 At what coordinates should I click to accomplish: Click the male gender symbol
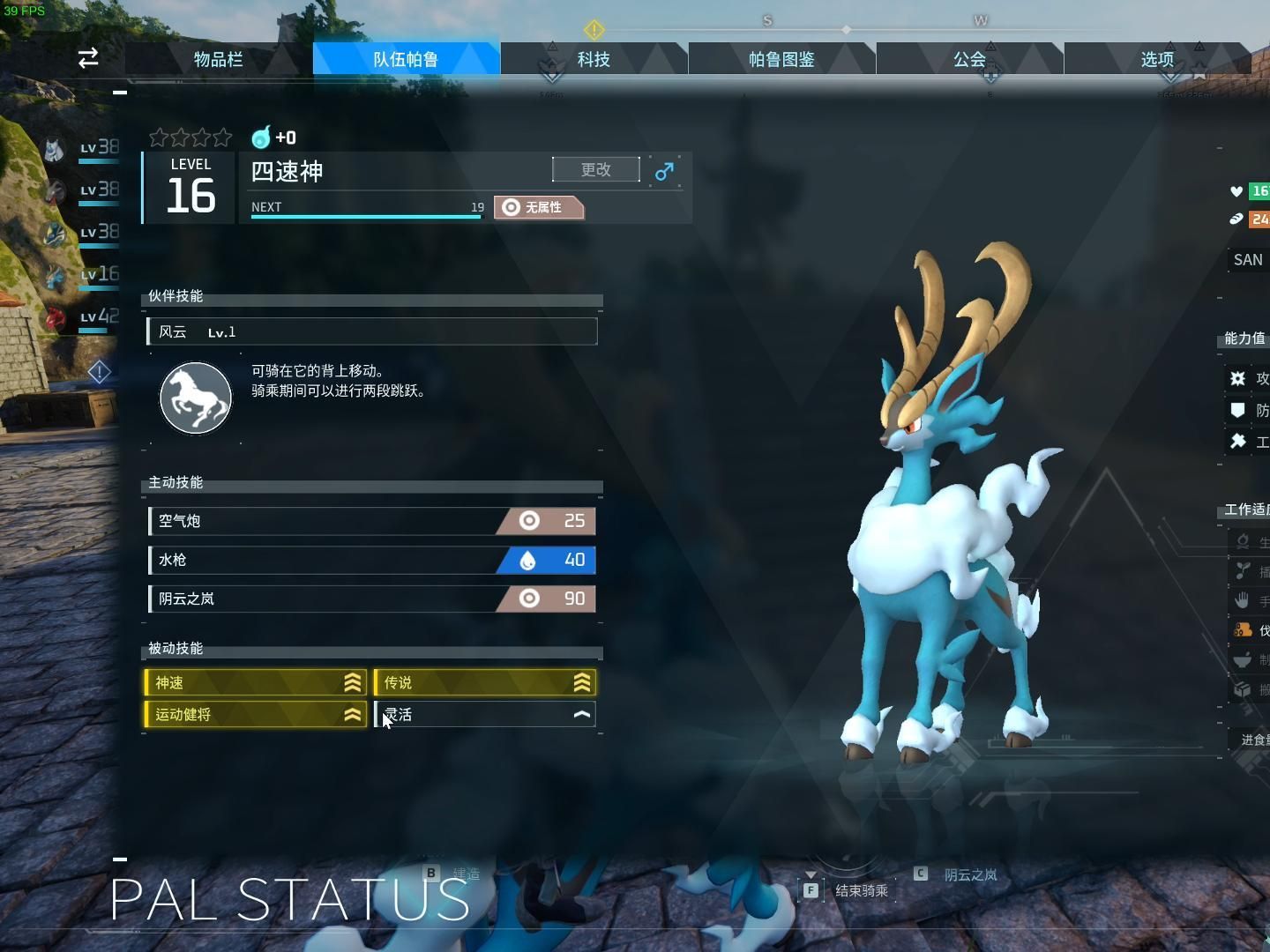[x=664, y=171]
